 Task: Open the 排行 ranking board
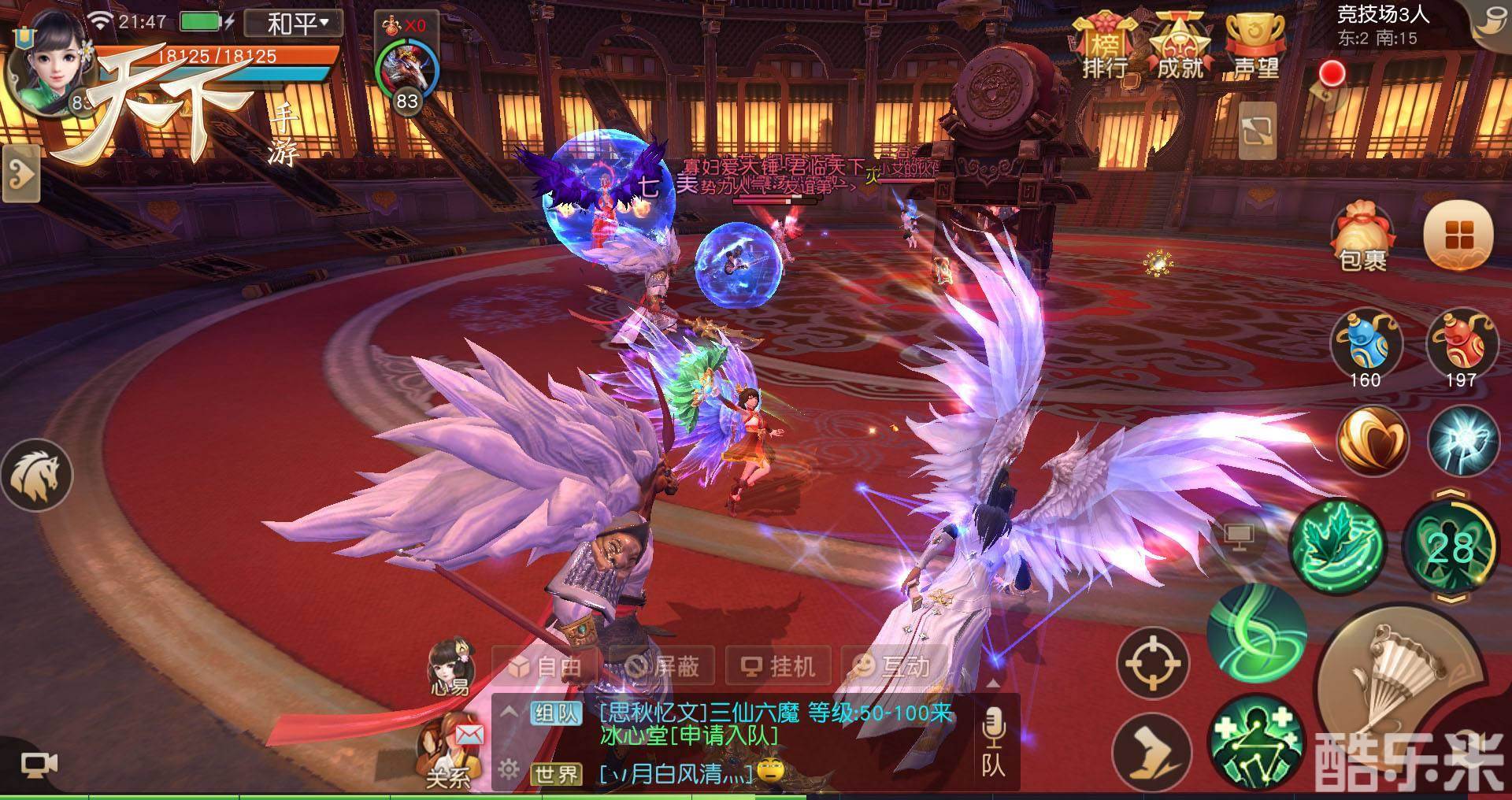tap(1104, 49)
